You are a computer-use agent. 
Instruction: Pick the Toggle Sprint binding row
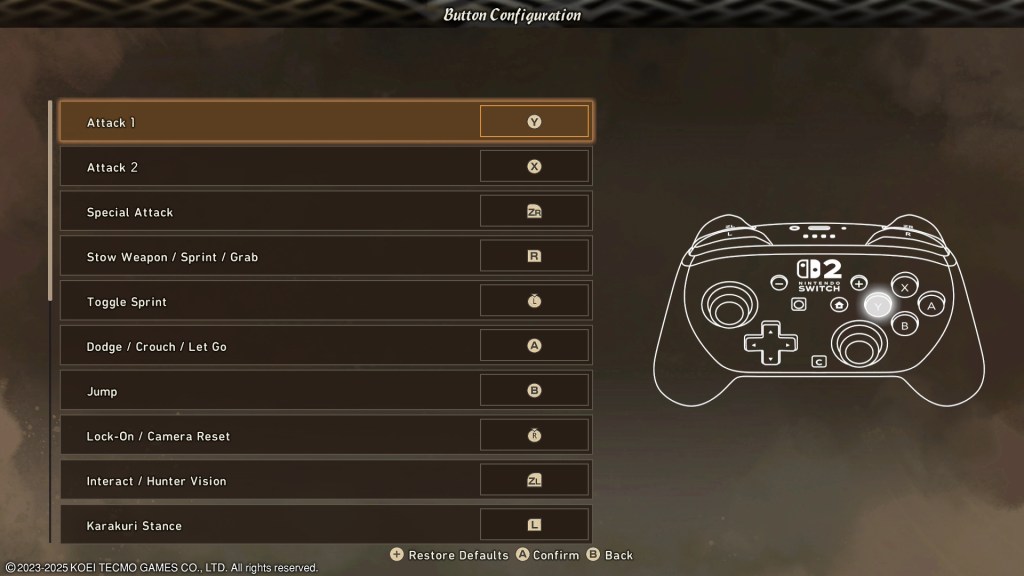pyautogui.click(x=325, y=302)
